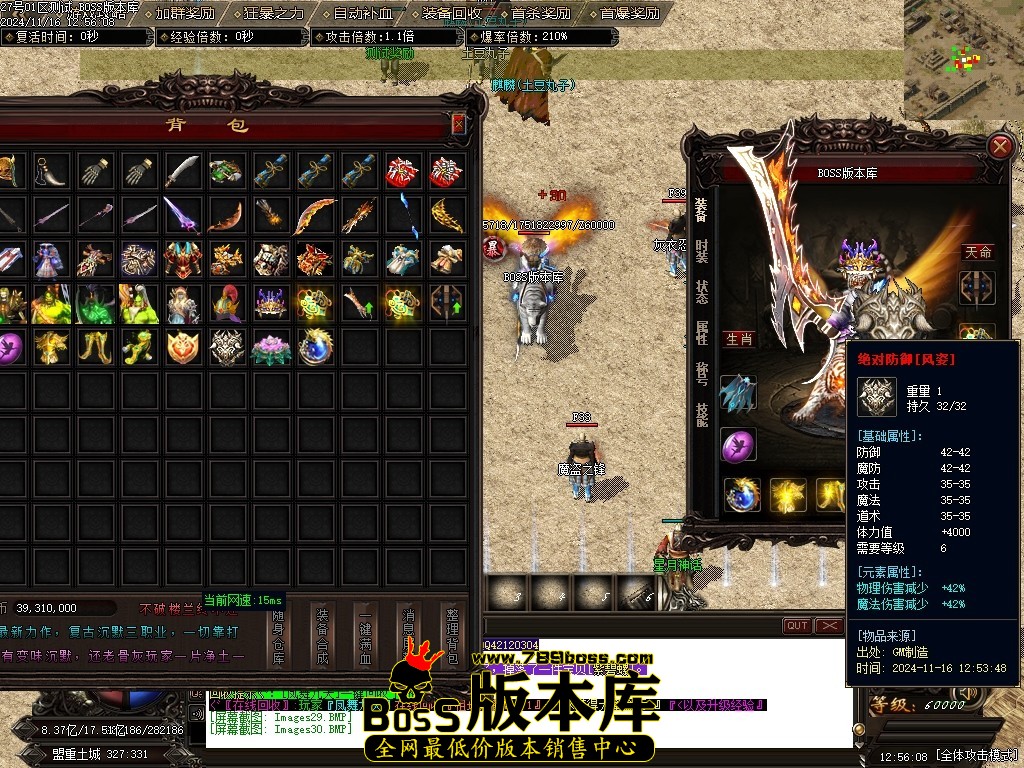Click the 天命 button

click(x=978, y=252)
